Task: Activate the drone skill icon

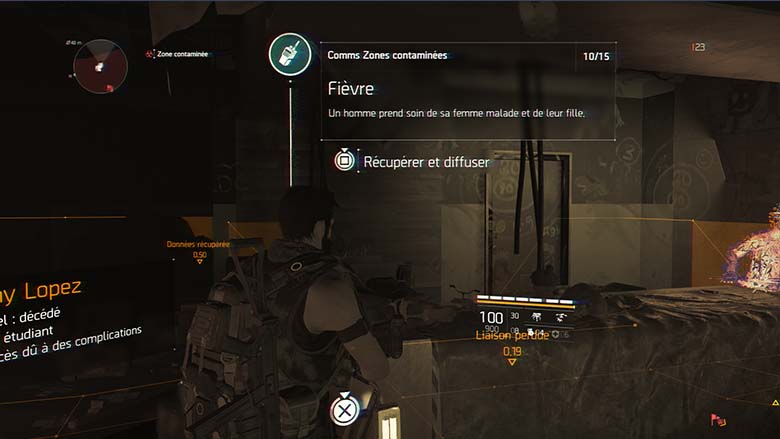Action: pos(563,316)
